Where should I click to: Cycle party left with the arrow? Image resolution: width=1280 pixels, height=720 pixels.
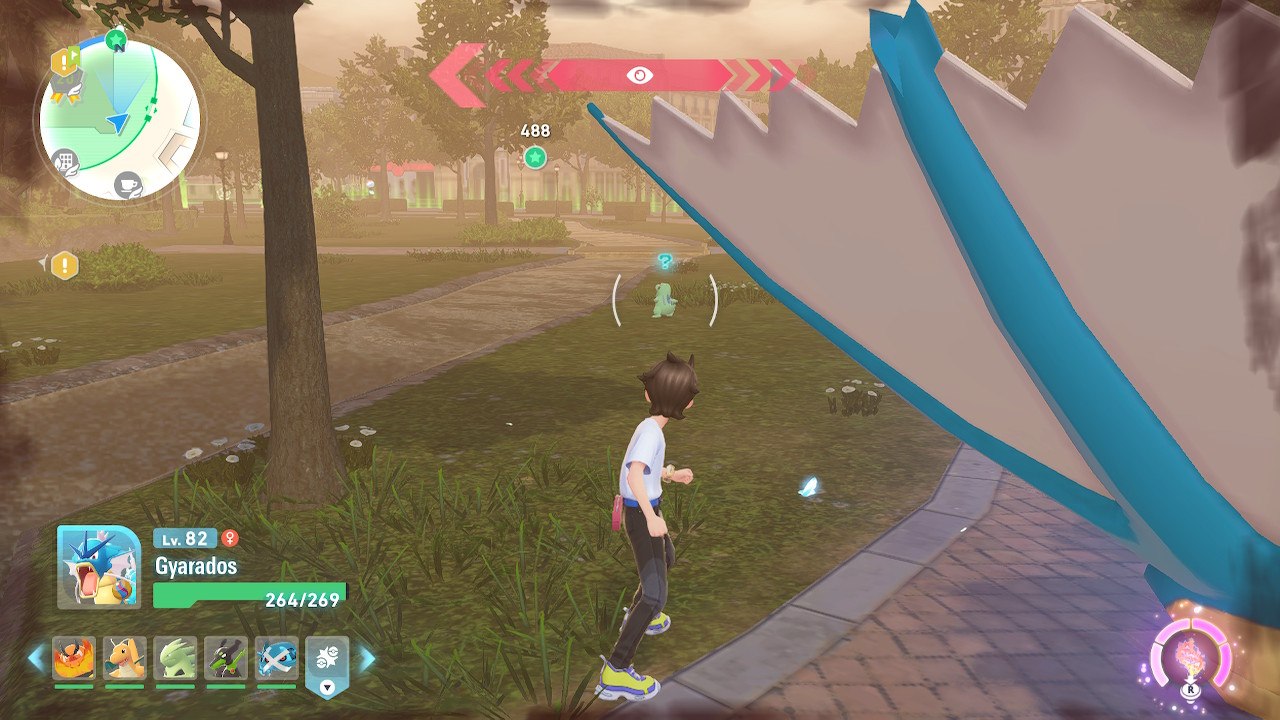click(36, 658)
